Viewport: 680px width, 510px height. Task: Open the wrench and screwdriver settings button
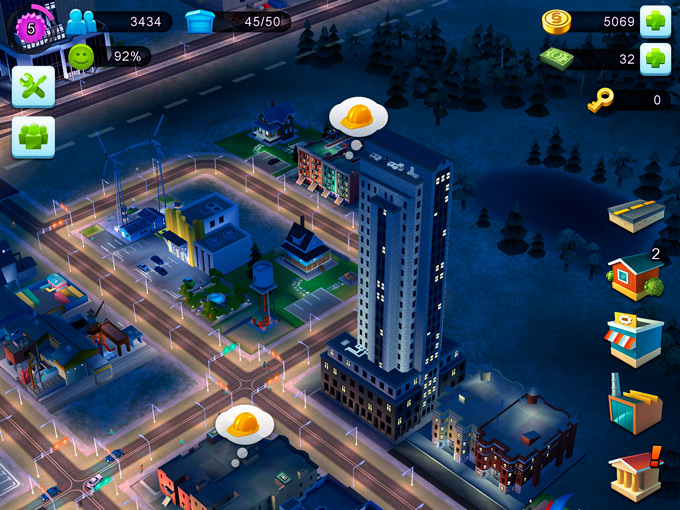coord(33,88)
